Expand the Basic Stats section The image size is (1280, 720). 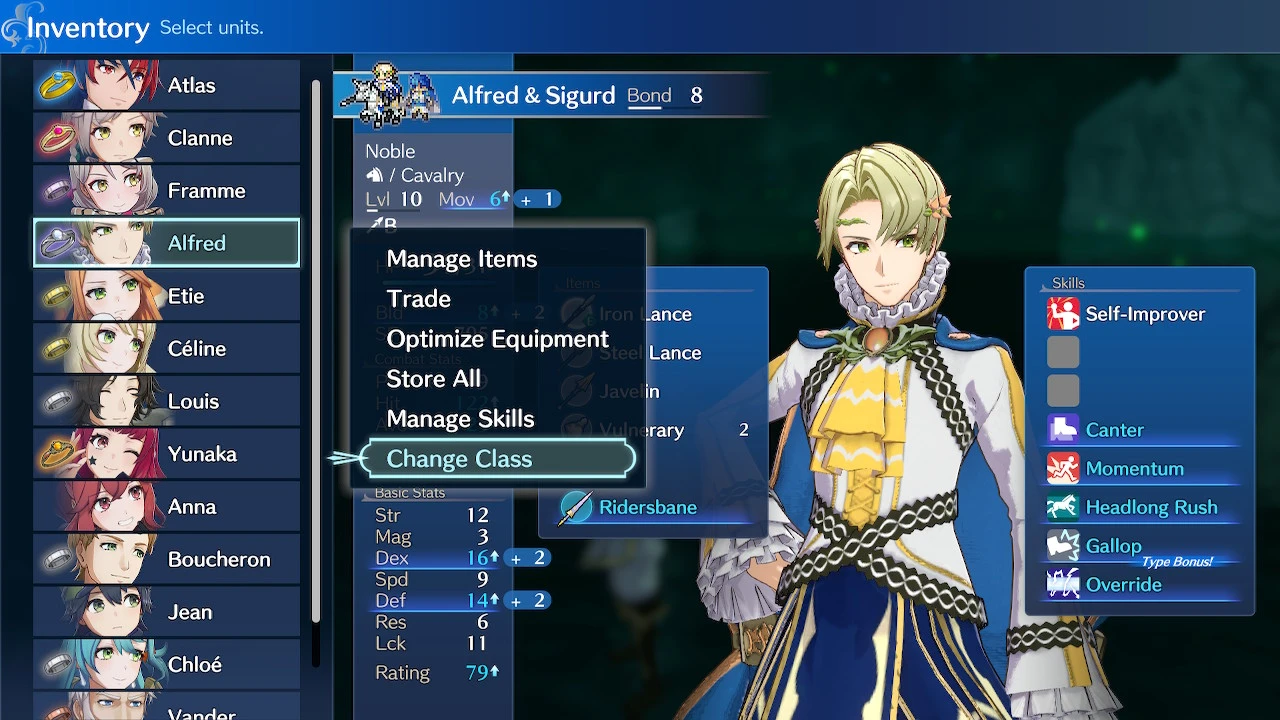point(410,492)
